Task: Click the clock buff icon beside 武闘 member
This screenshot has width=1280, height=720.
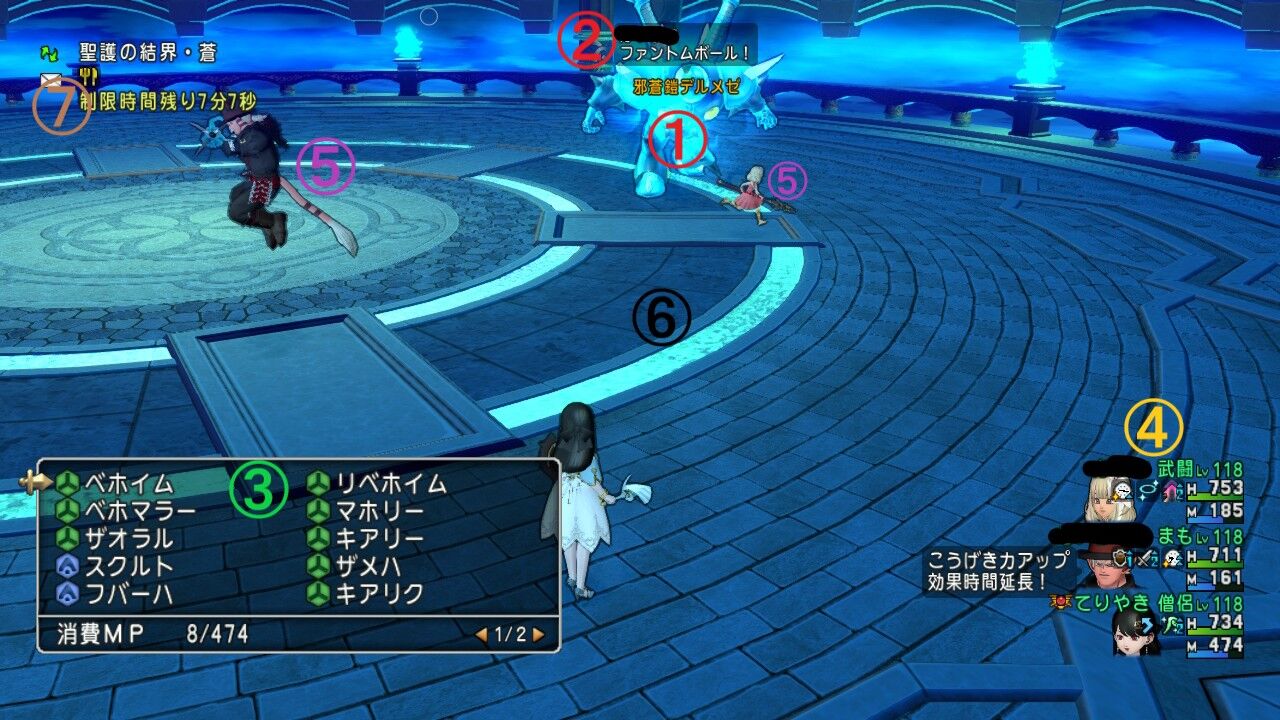Action: pos(1122,491)
